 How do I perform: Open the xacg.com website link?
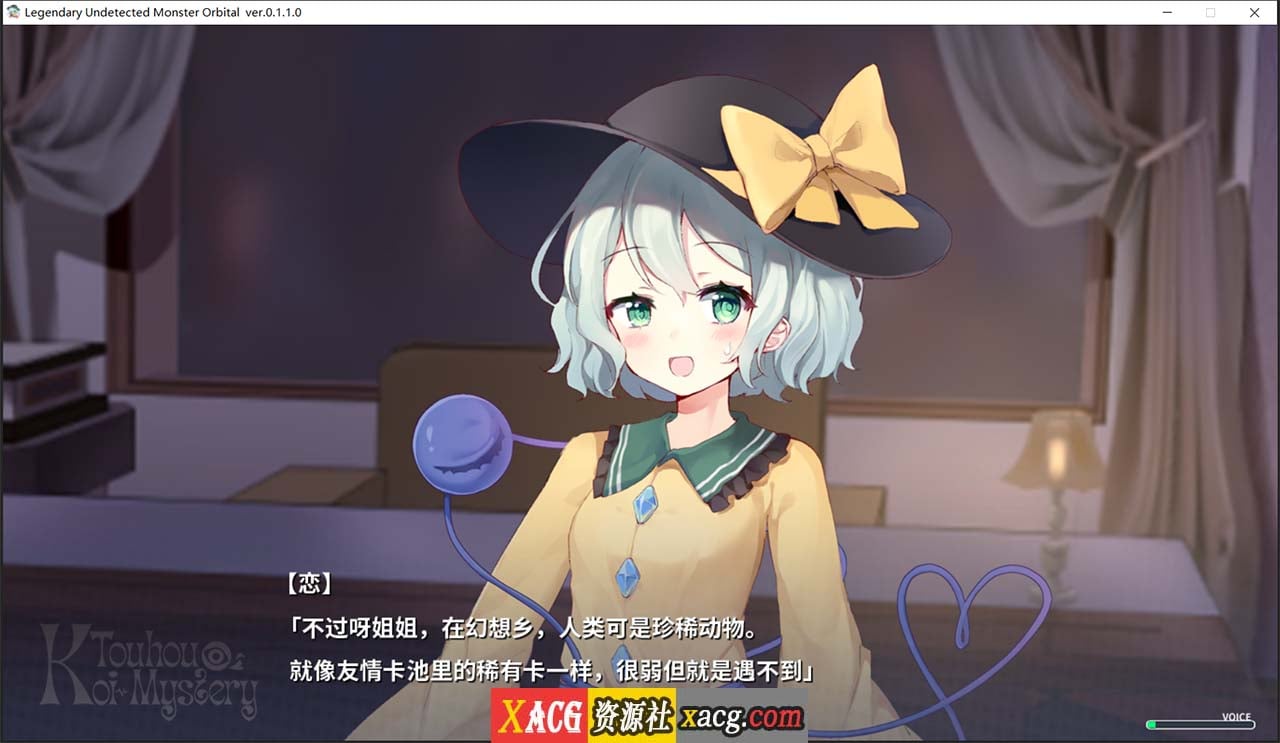(742, 718)
